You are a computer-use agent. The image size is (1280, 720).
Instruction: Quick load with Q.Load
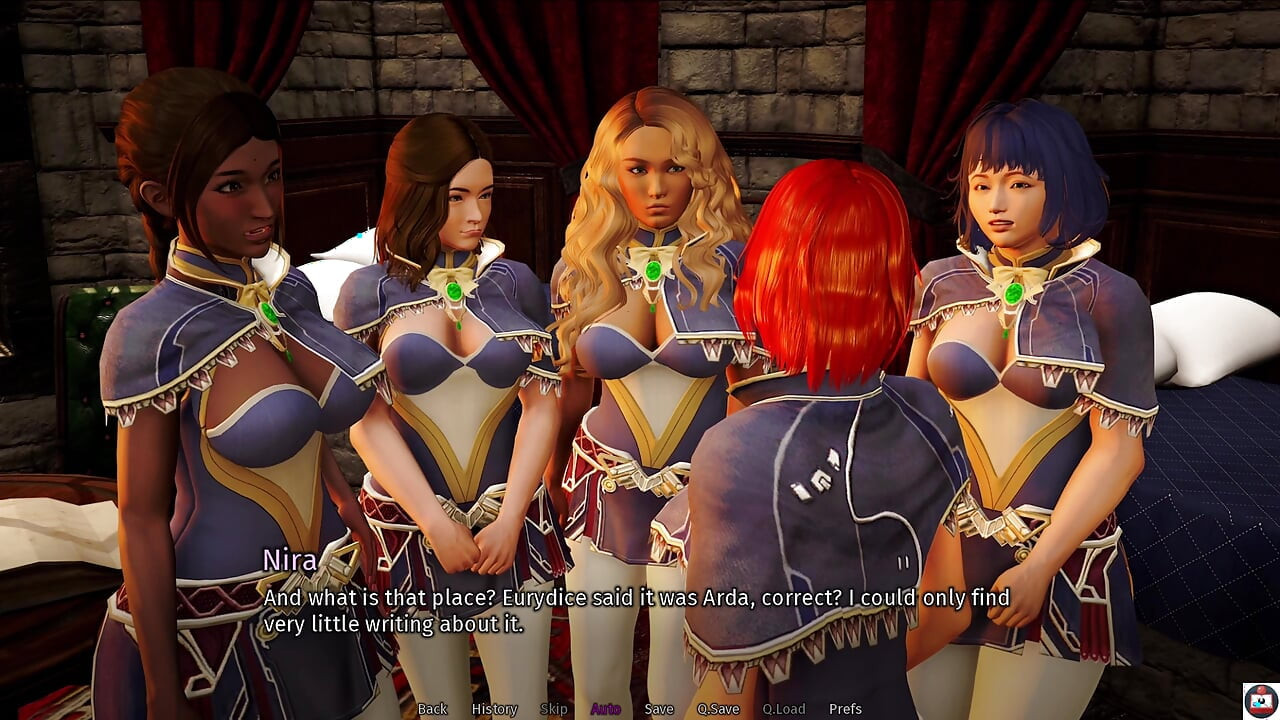click(x=783, y=709)
